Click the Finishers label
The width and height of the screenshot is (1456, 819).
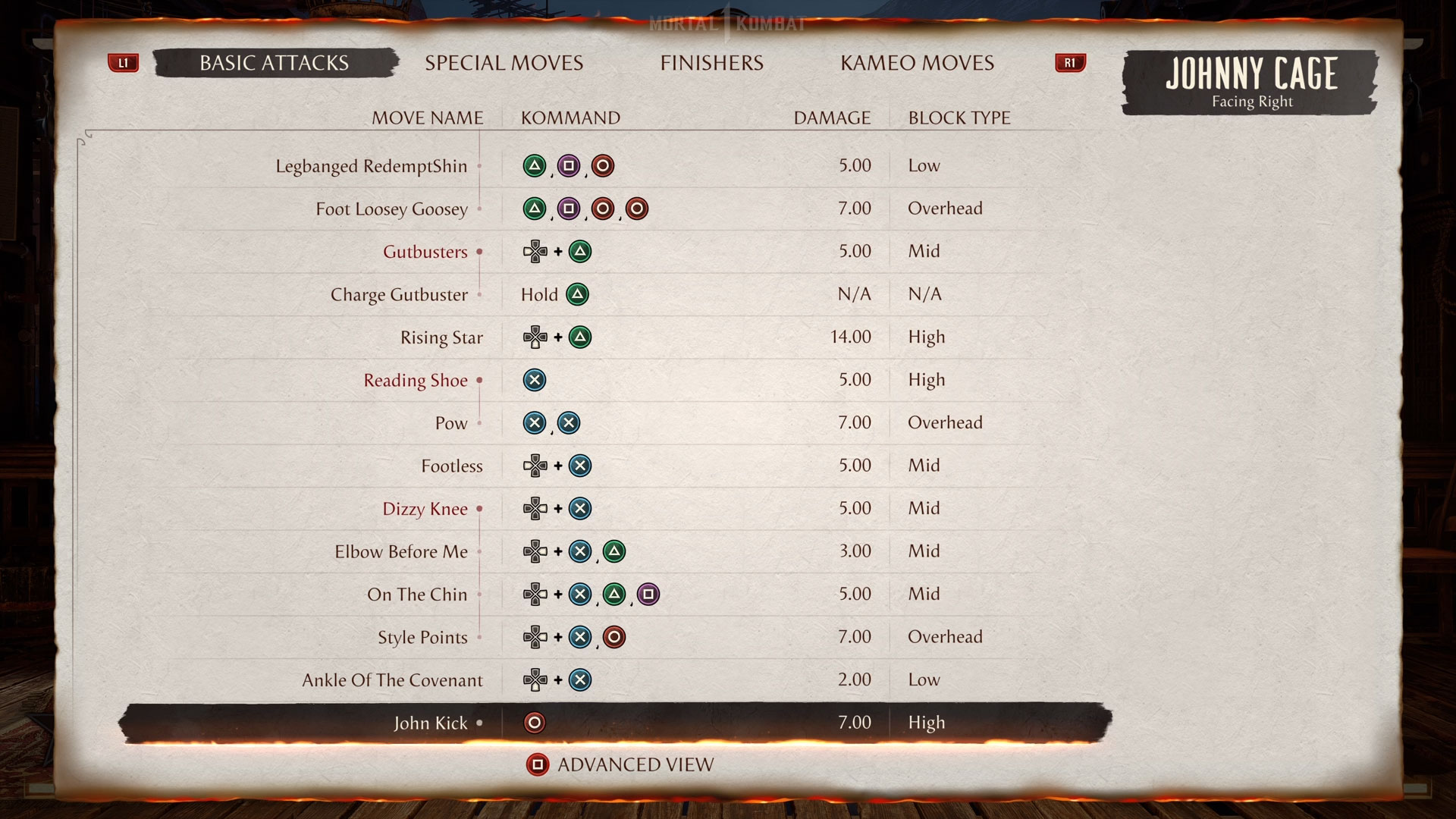[712, 63]
